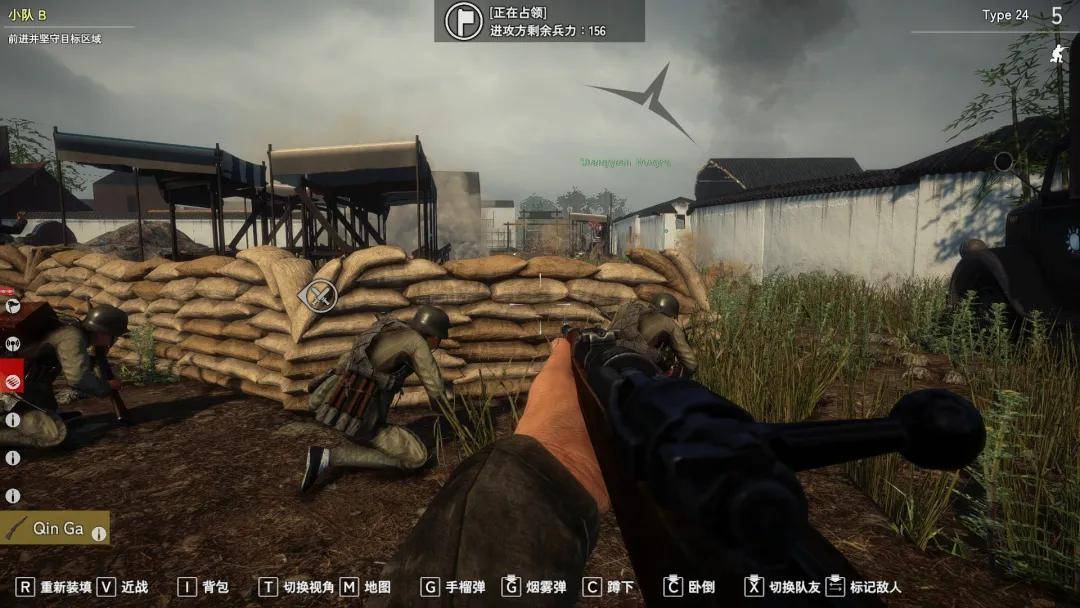This screenshot has width=1080, height=608.
Task: Open the info icon beside Qin Ga
Action: 99,534
